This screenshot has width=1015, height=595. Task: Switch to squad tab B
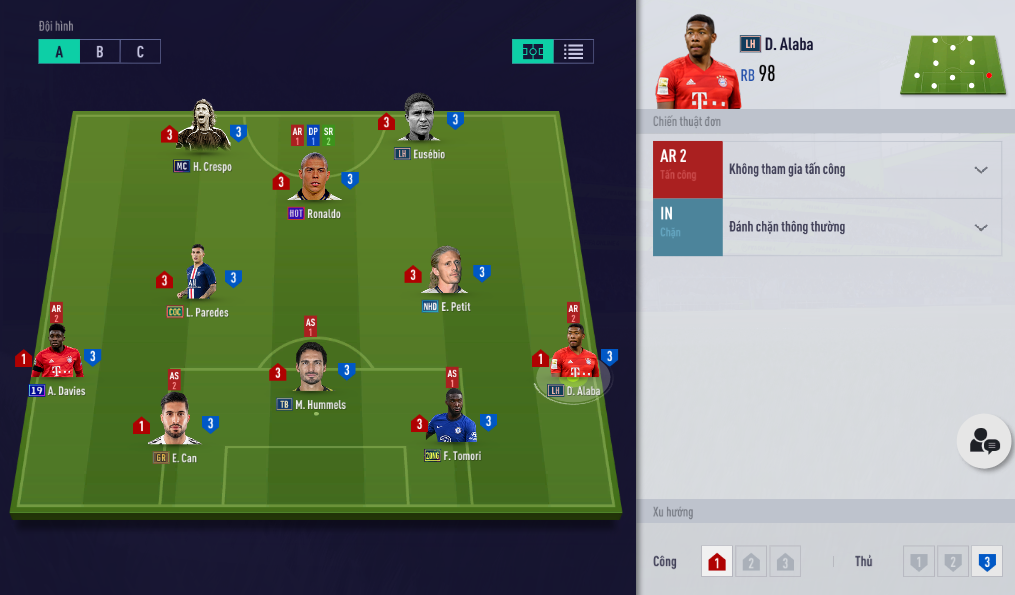click(100, 52)
